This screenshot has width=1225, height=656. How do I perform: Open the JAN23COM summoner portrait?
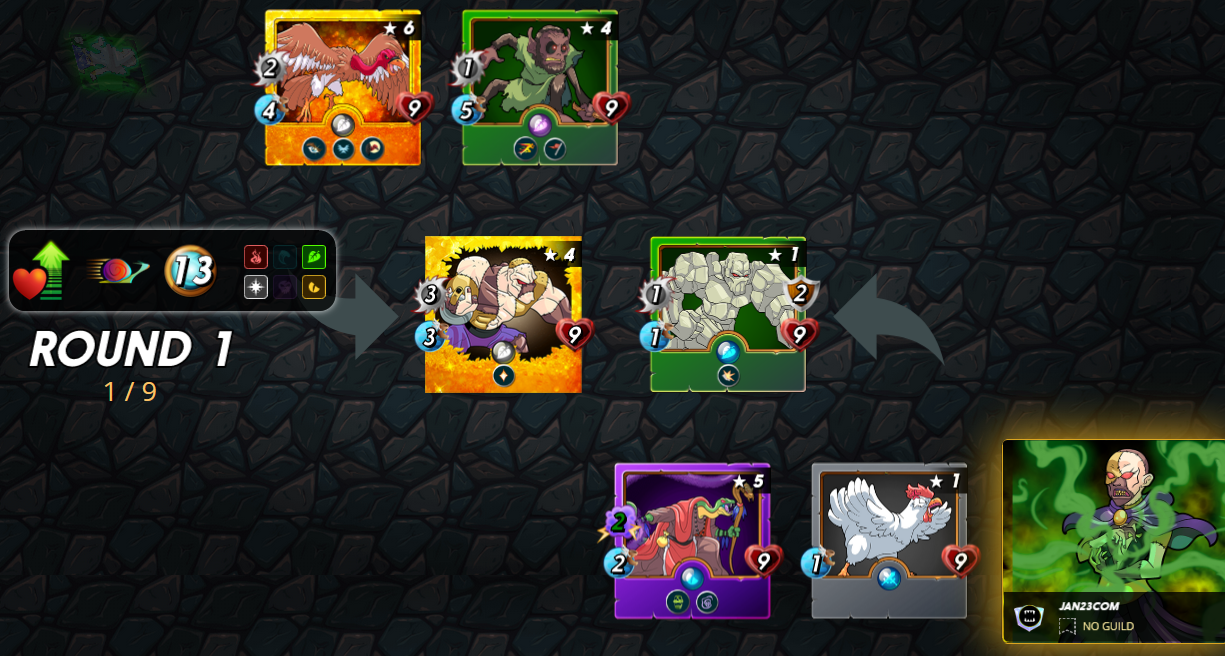[x=1115, y=520]
